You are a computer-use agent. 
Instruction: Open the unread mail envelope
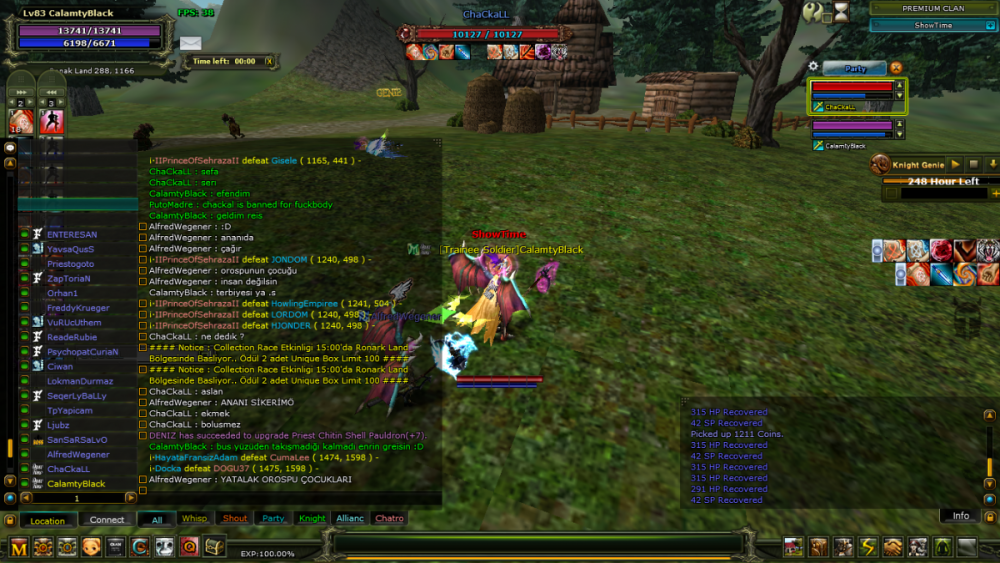190,43
